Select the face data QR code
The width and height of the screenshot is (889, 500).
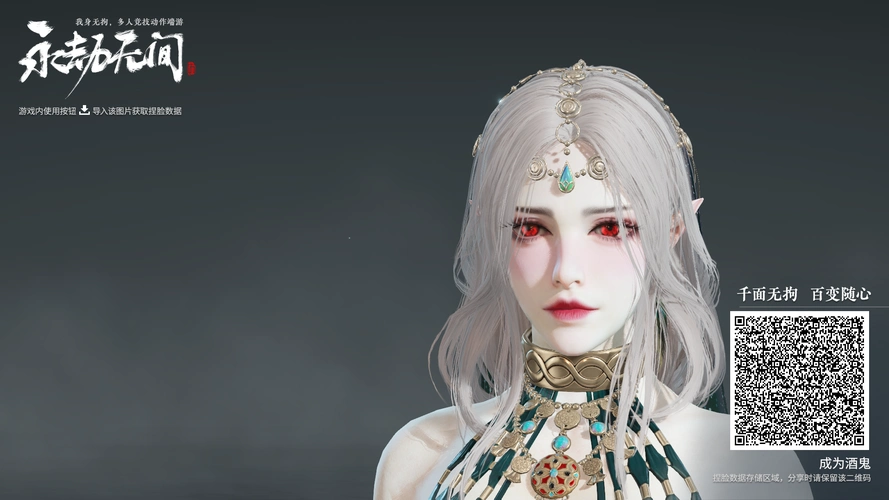click(x=799, y=380)
